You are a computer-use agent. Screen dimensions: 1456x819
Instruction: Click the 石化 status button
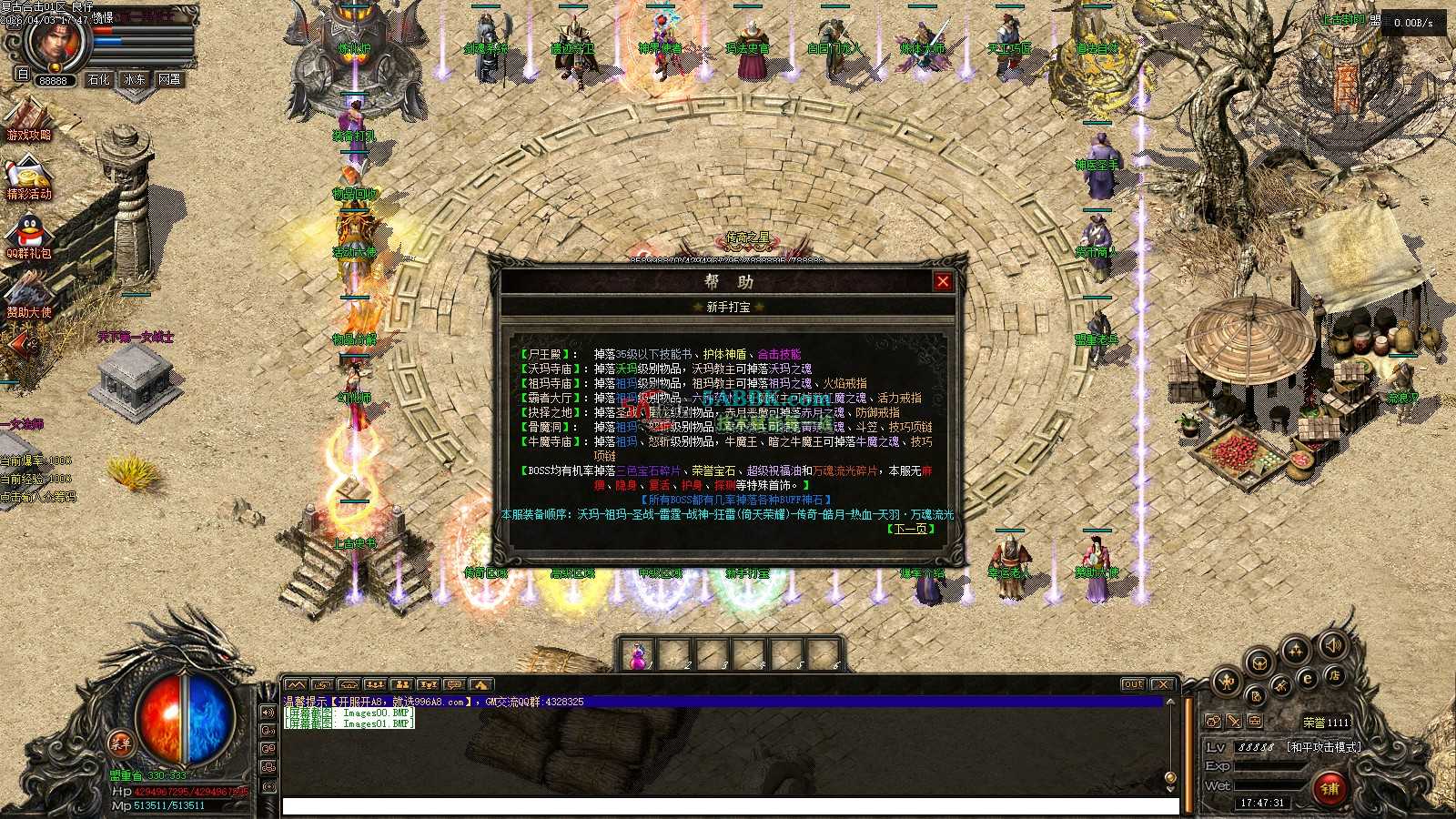[x=98, y=80]
